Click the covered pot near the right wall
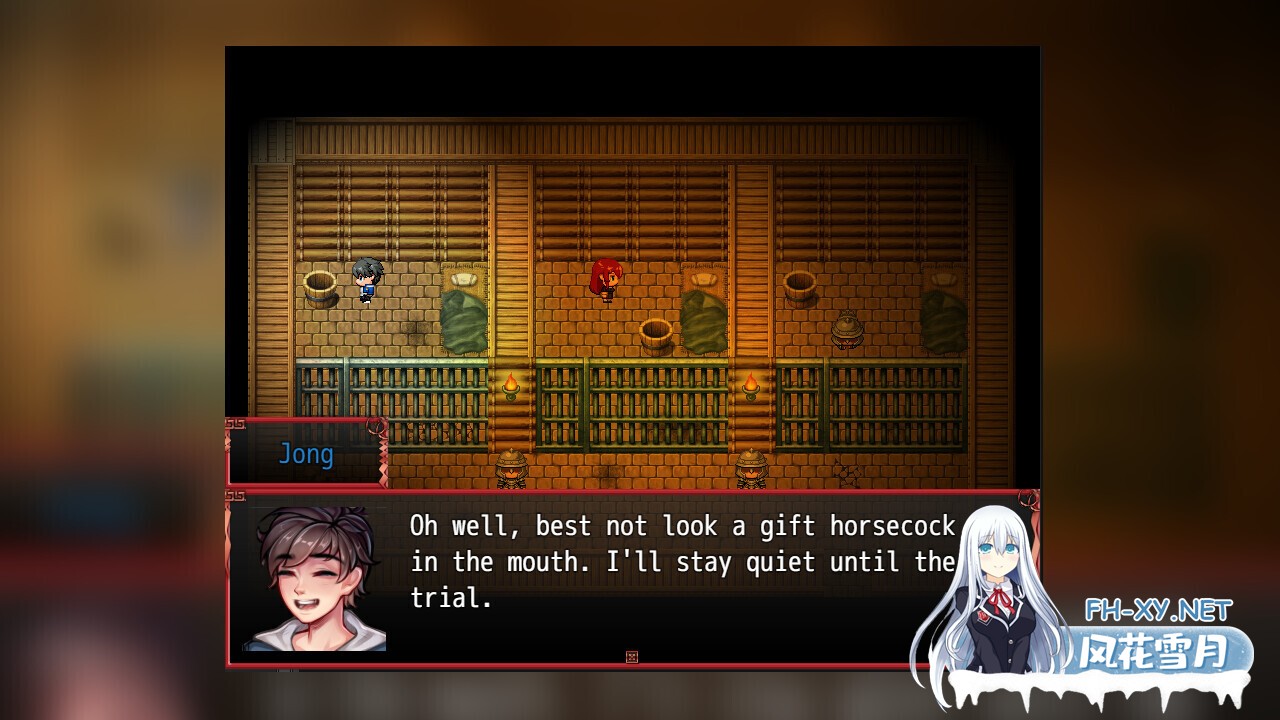The height and width of the screenshot is (720, 1280). [x=849, y=330]
